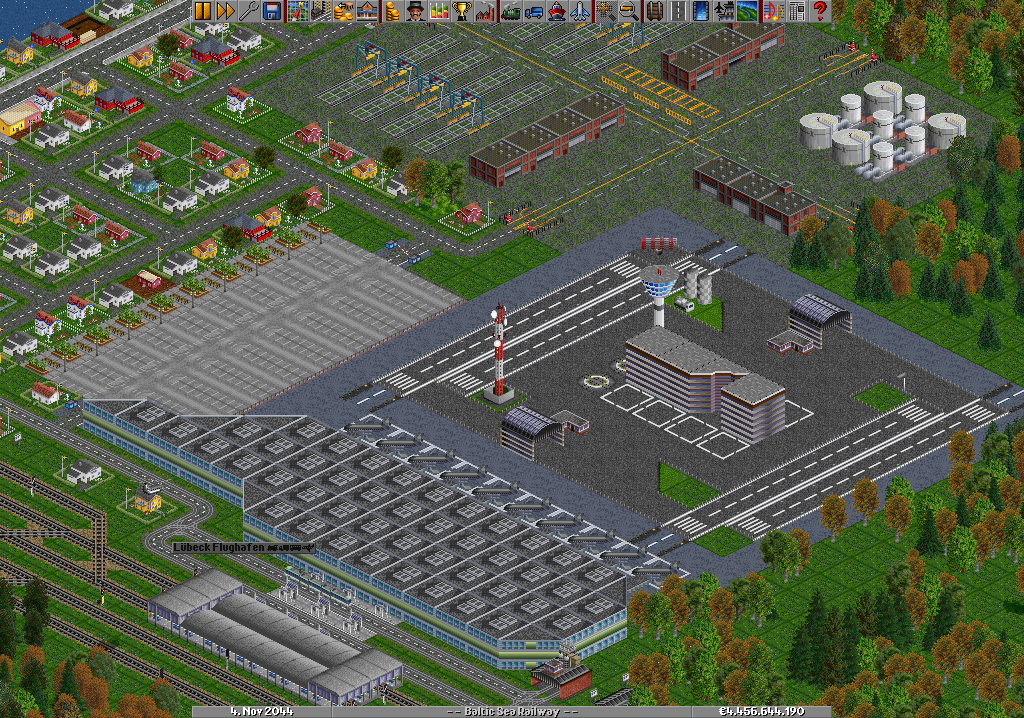Pause the game with the pause button
The image size is (1024, 718).
[x=202, y=11]
